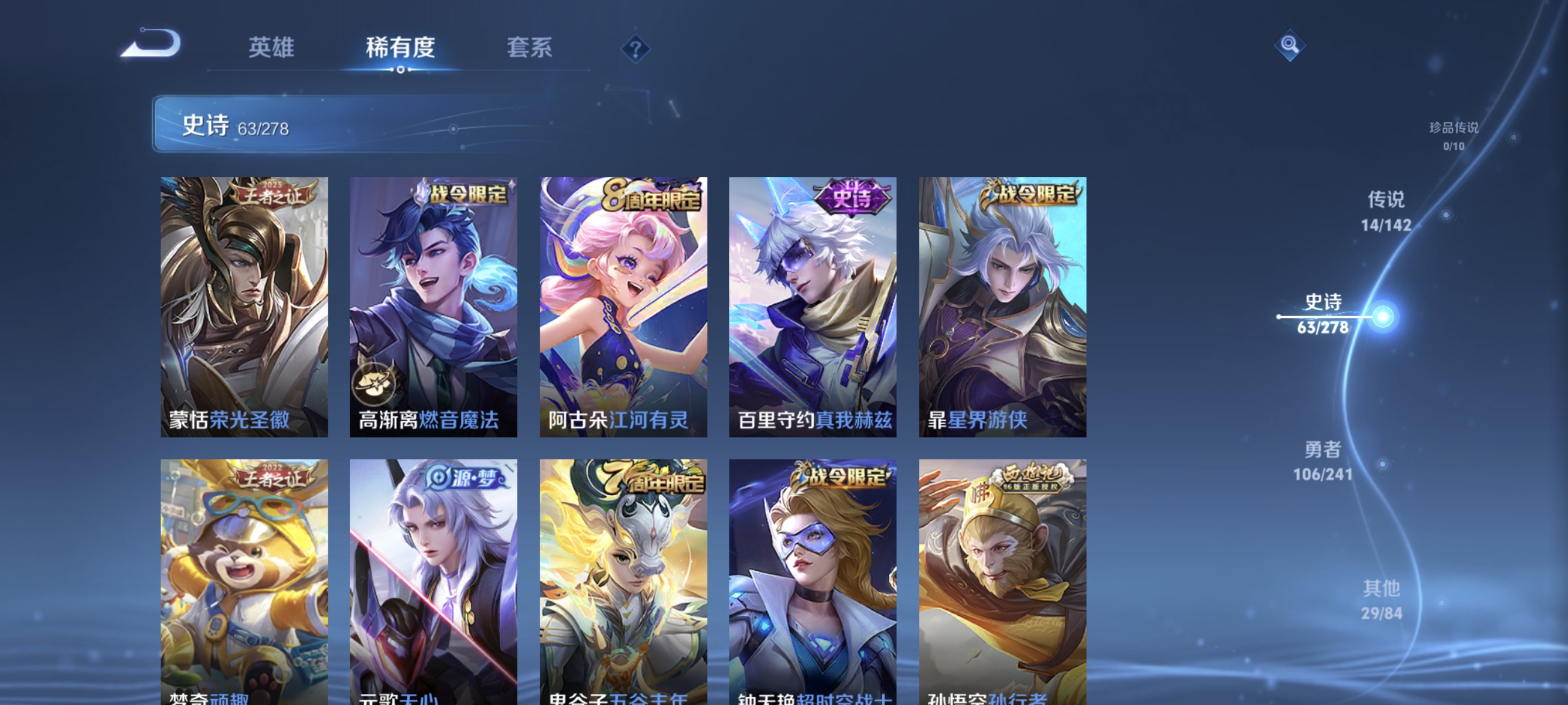Open the search magnifier at top right
Screen dimensions: 1568x705
(x=1290, y=45)
